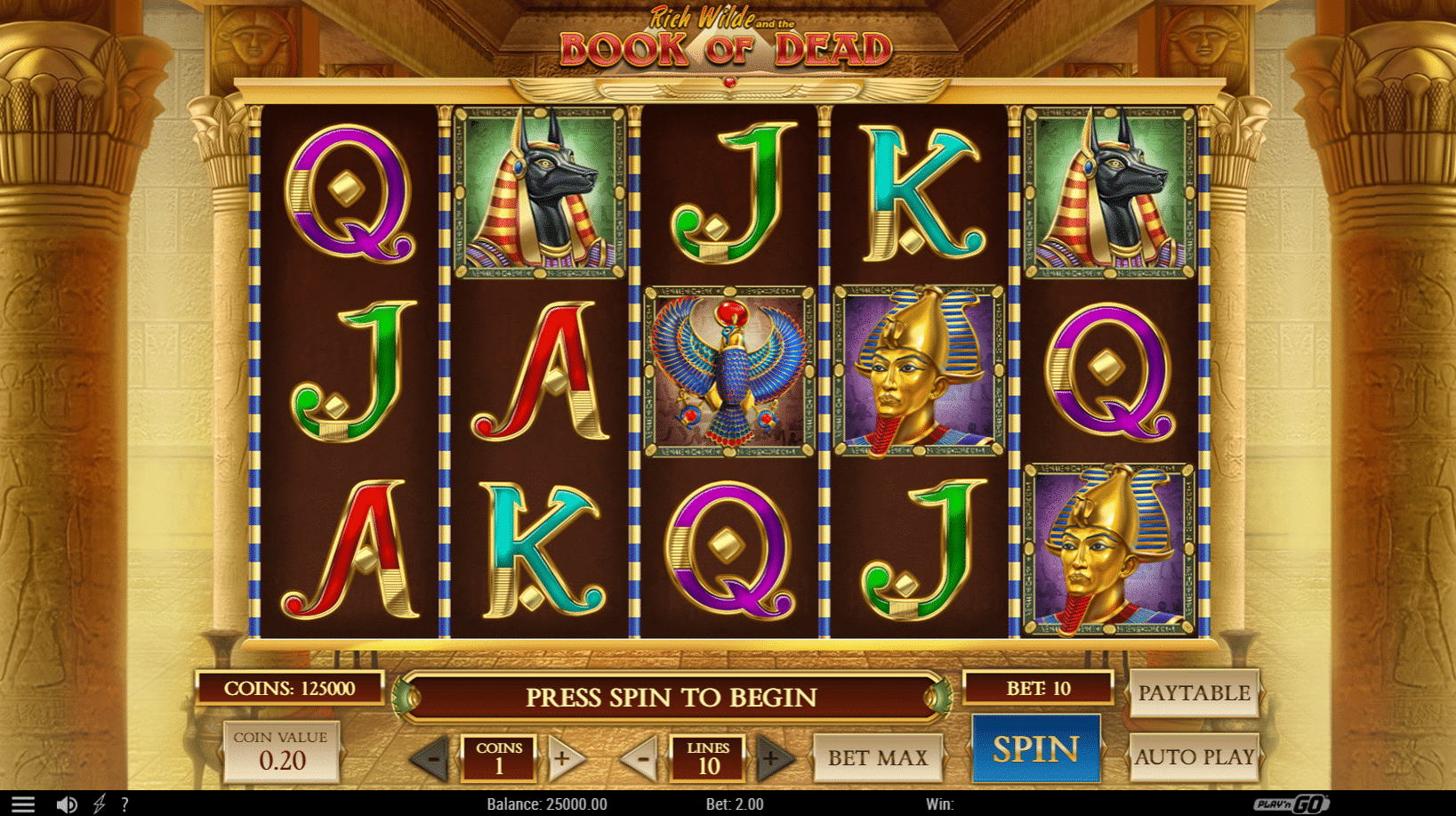1456x816 pixels.
Task: Select BET MAX to wager maximum
Action: tap(878, 757)
